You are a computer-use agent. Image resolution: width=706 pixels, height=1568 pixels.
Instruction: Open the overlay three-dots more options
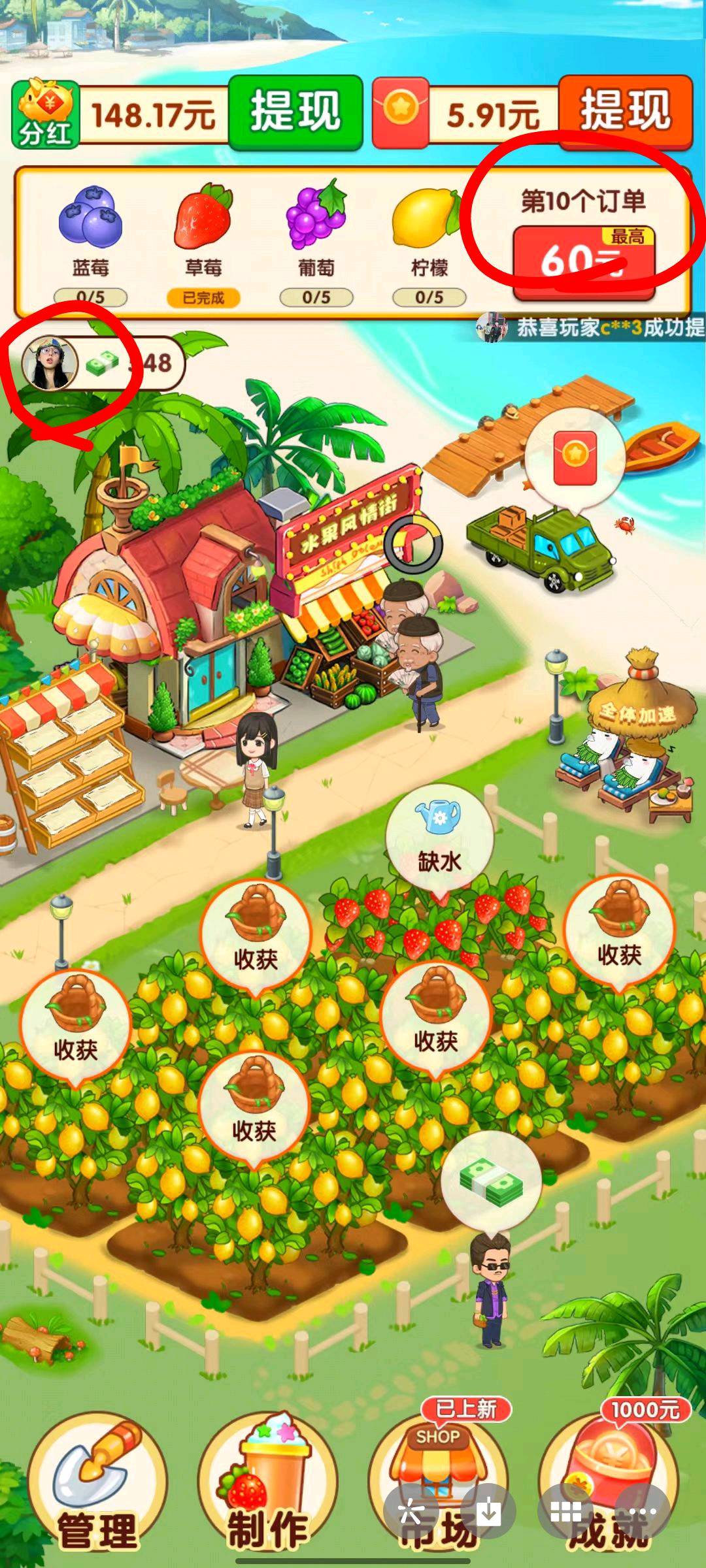tap(643, 1511)
